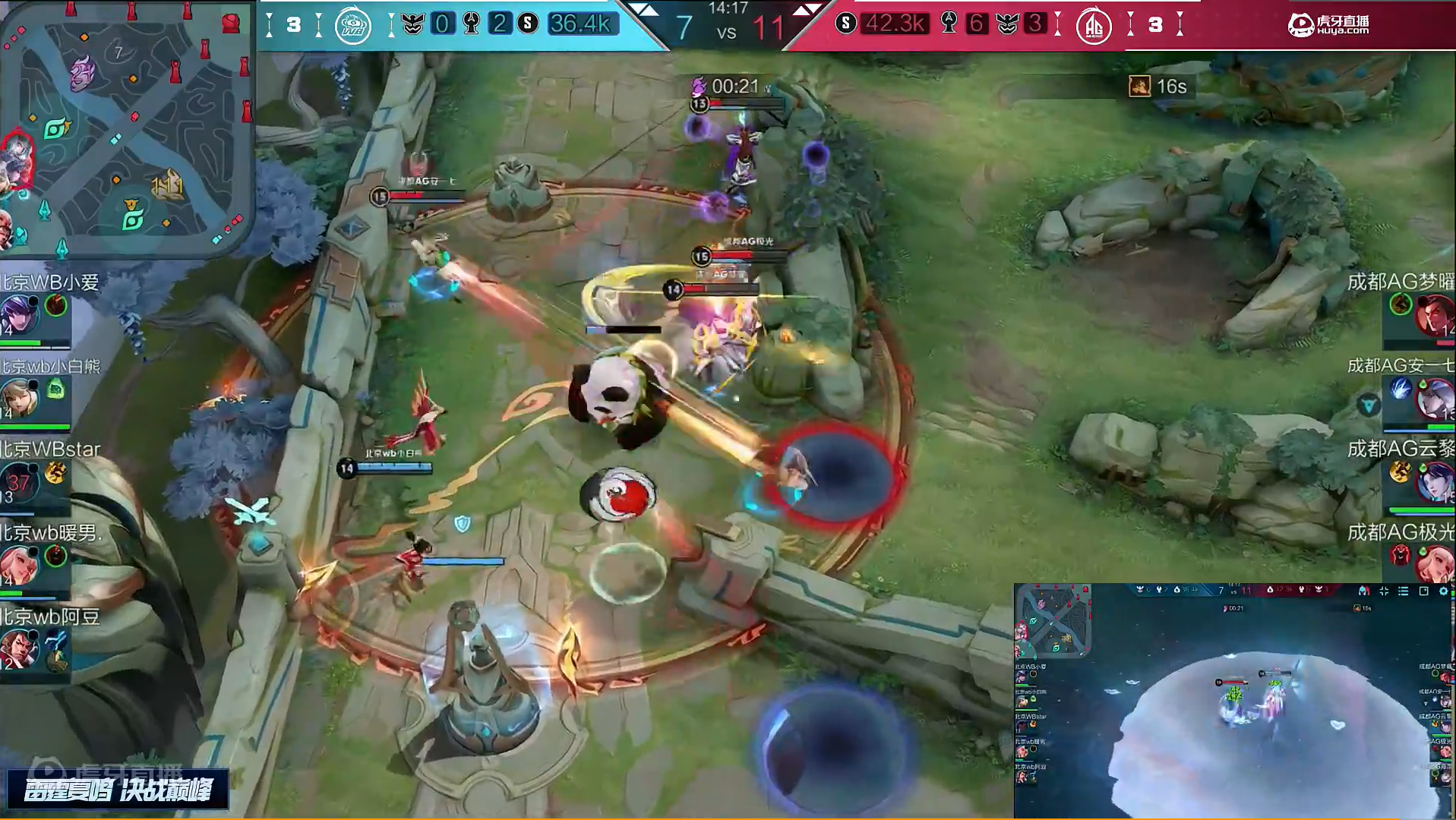Click the Huya live stream logo
This screenshot has width=1456, height=820.
coord(1328,25)
